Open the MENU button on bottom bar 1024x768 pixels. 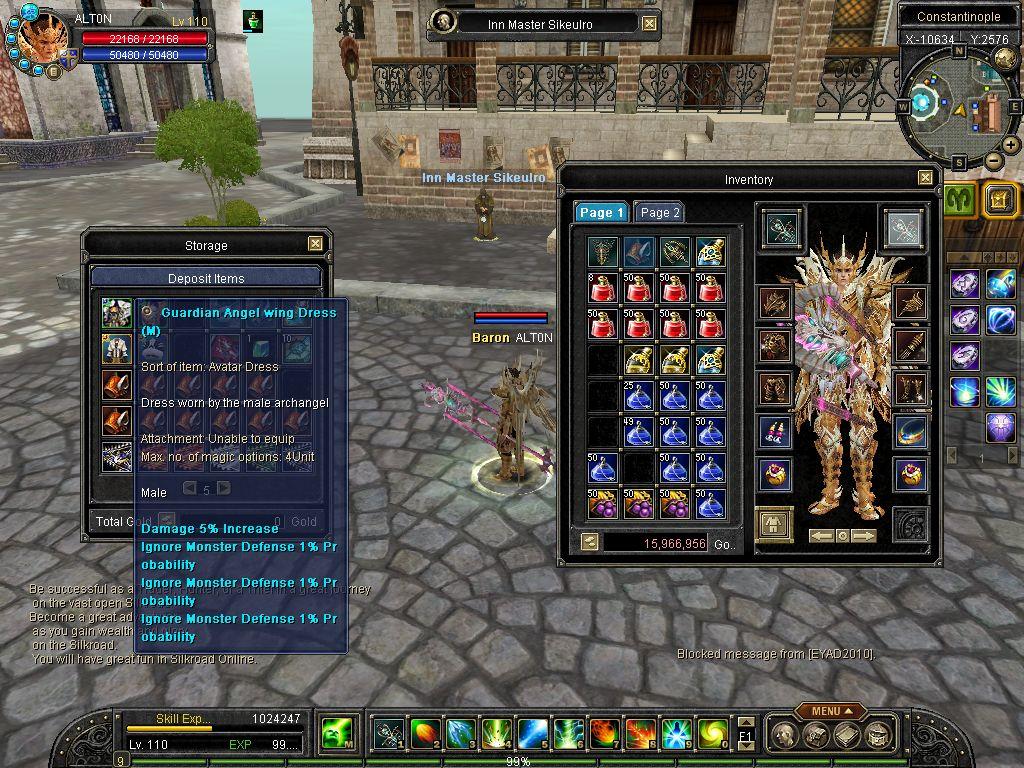[831, 711]
